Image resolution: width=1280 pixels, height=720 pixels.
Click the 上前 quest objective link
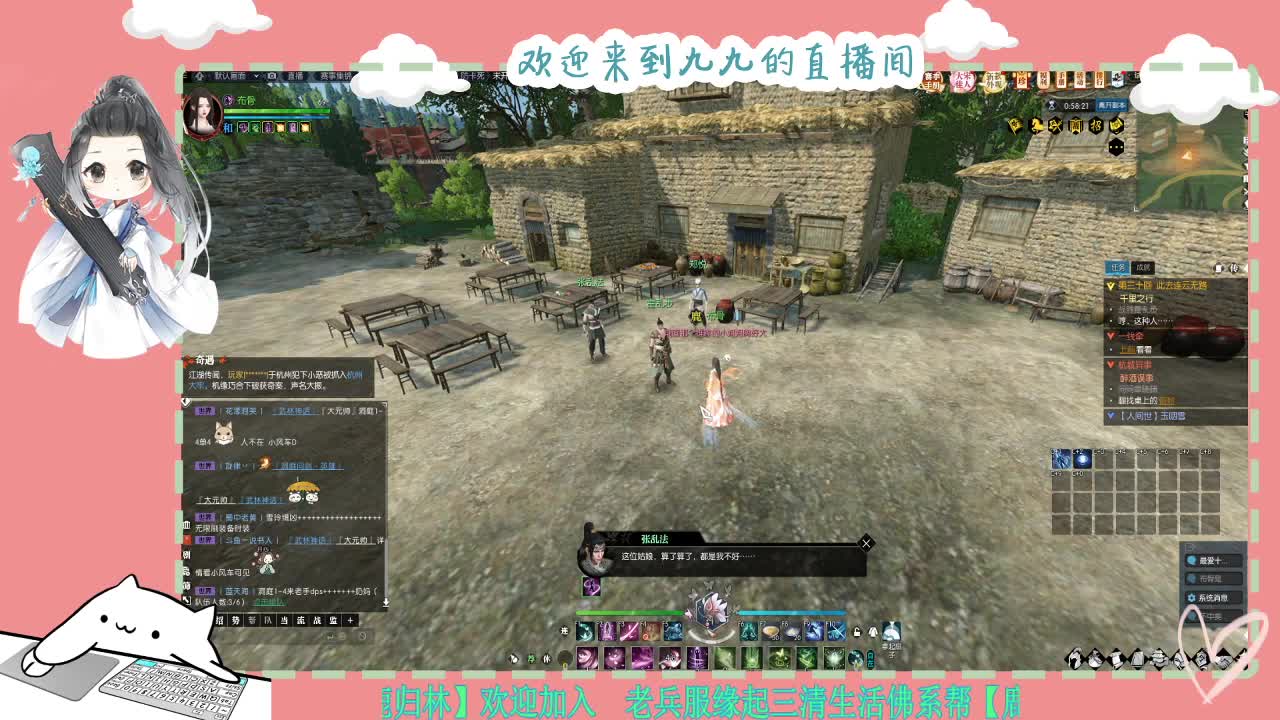tap(1128, 349)
